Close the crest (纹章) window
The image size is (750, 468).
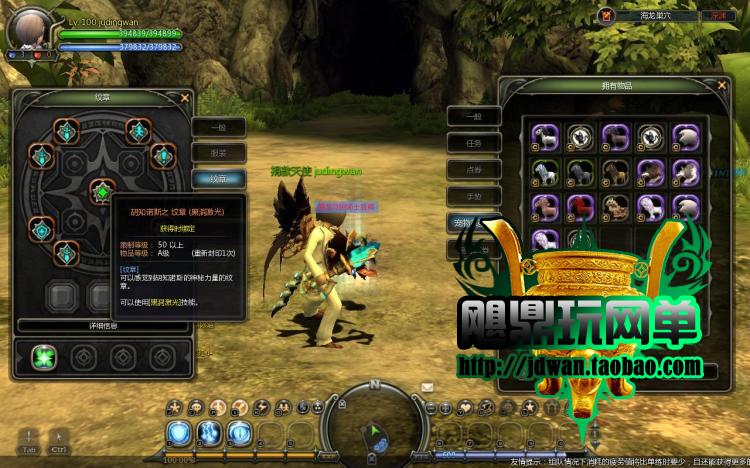[186, 98]
